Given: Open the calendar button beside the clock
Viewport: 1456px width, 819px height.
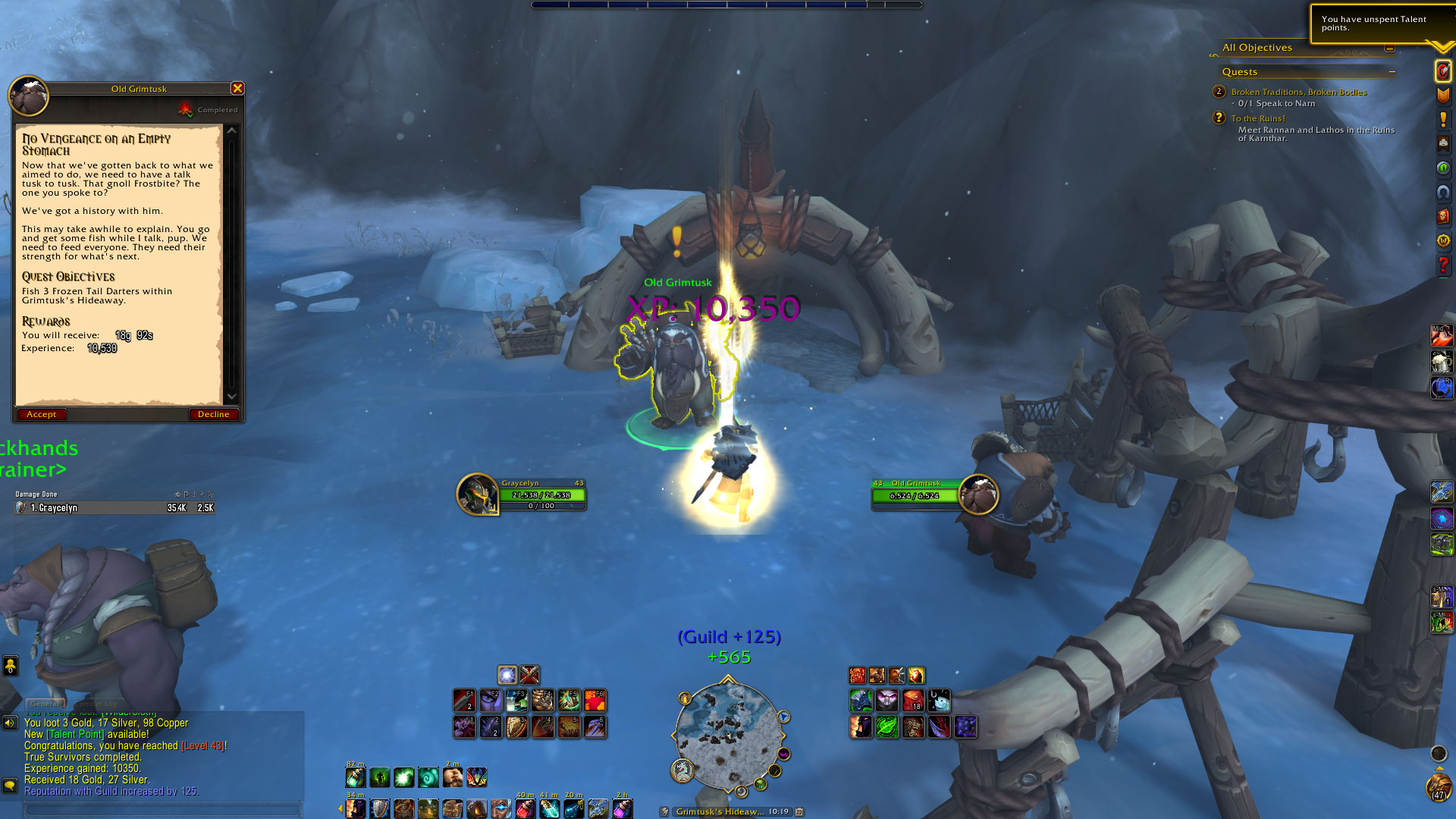Looking at the screenshot, I should point(799,811).
